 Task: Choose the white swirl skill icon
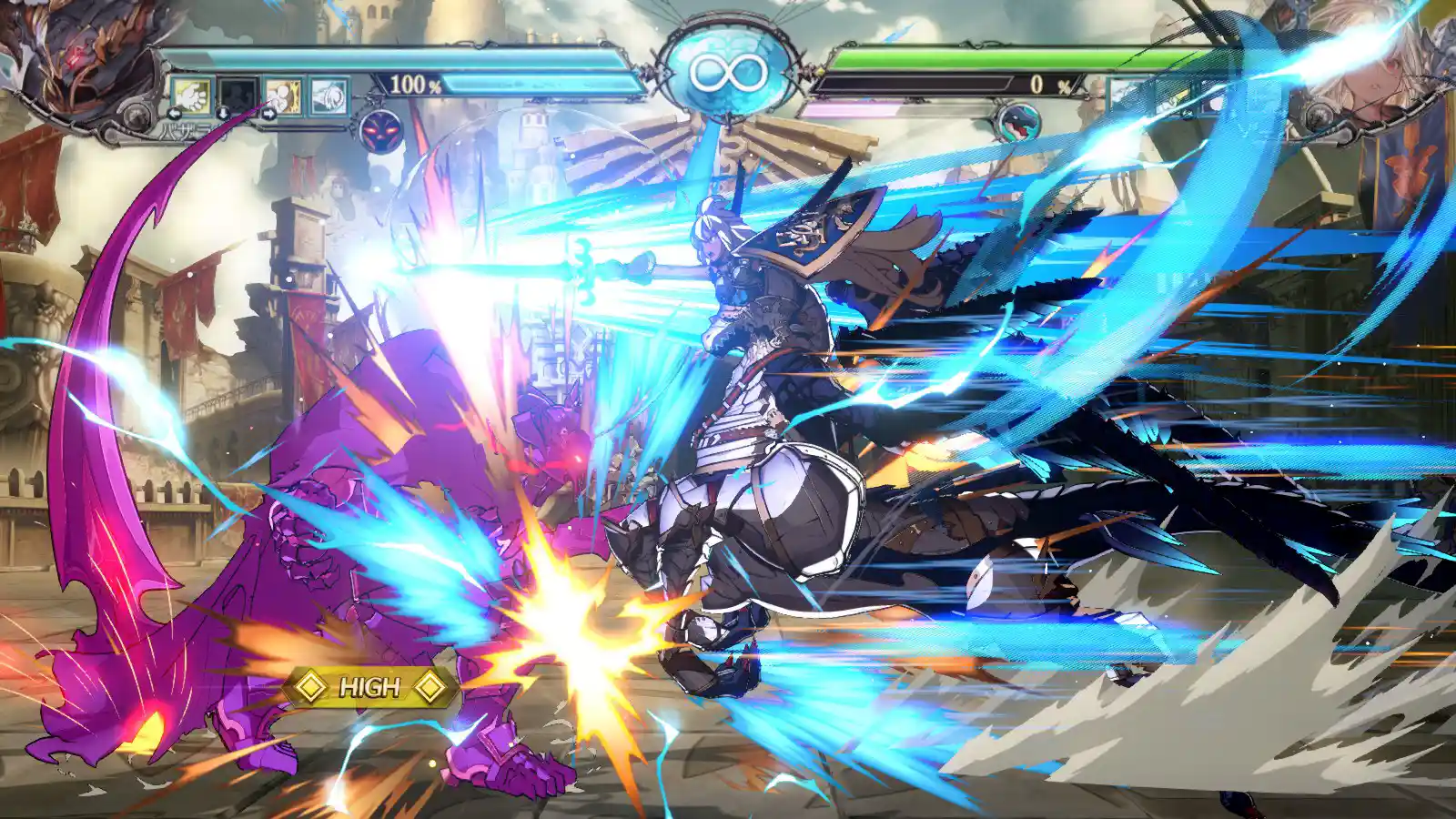(329, 96)
